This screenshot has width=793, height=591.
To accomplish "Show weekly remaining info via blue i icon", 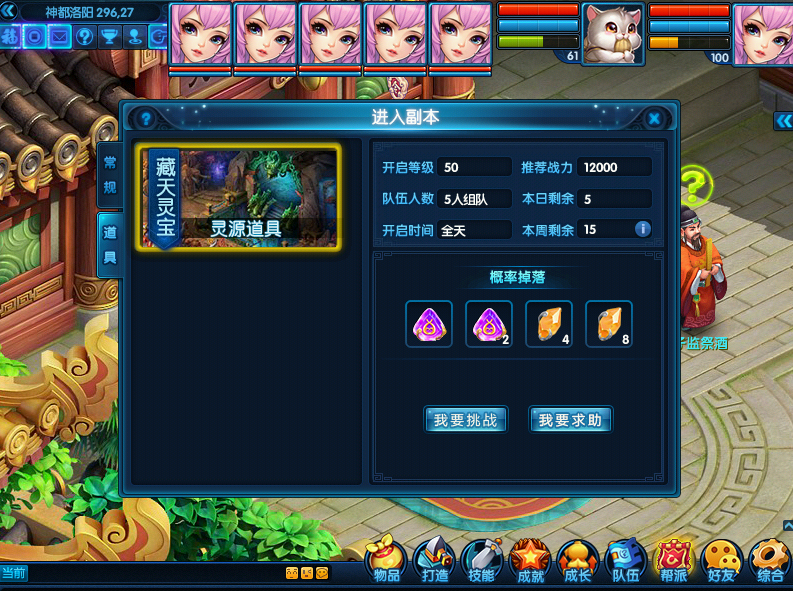I will pos(643,229).
